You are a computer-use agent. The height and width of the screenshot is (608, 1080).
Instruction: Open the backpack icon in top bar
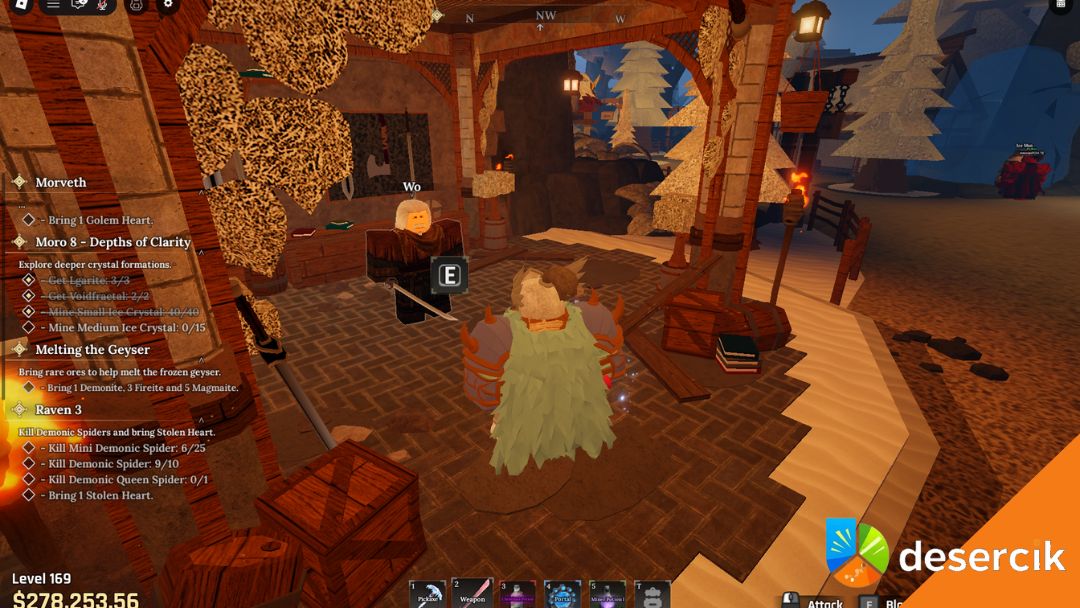tap(137, 5)
